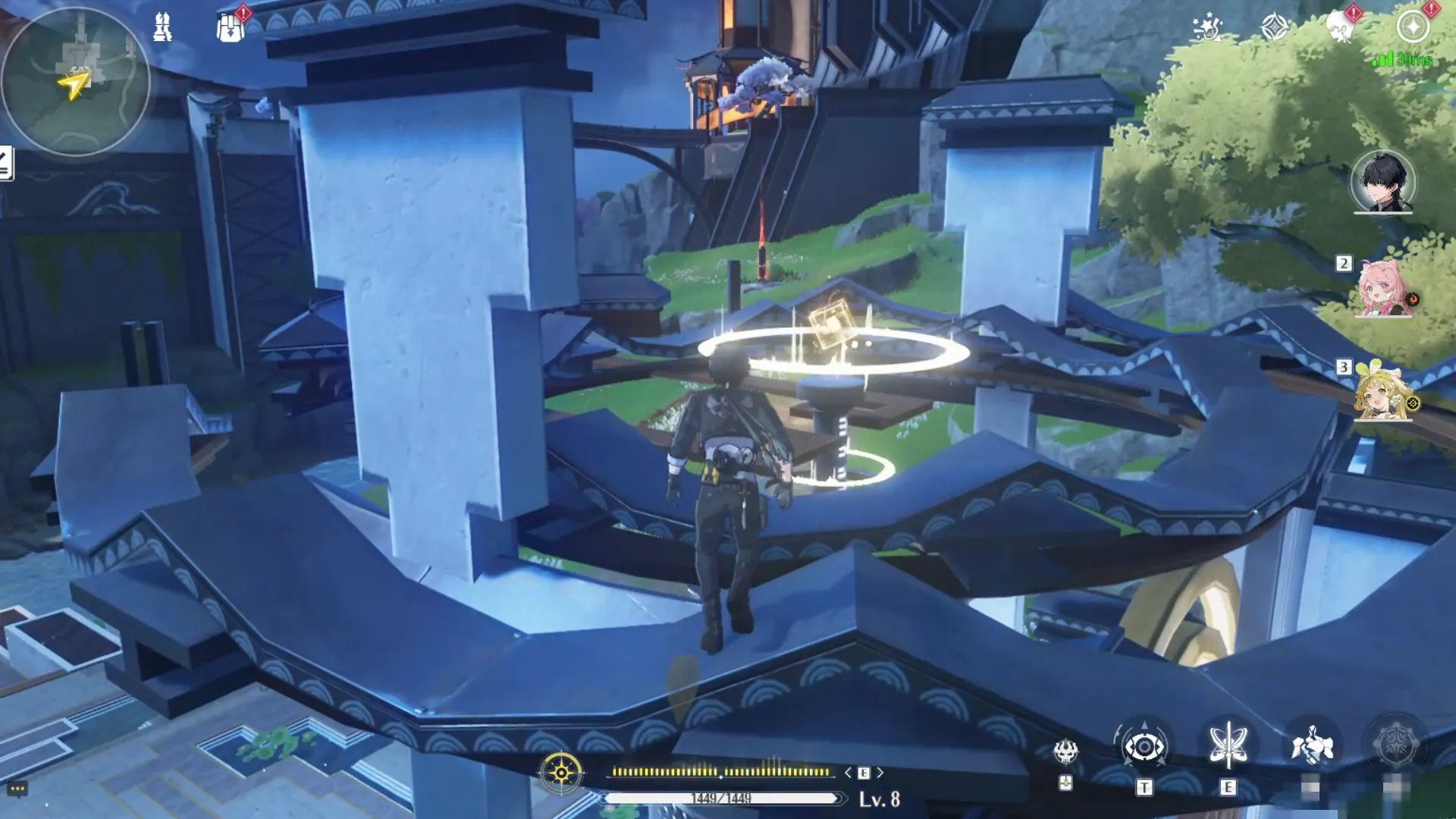Open the character head silhouette icon

[1339, 29]
